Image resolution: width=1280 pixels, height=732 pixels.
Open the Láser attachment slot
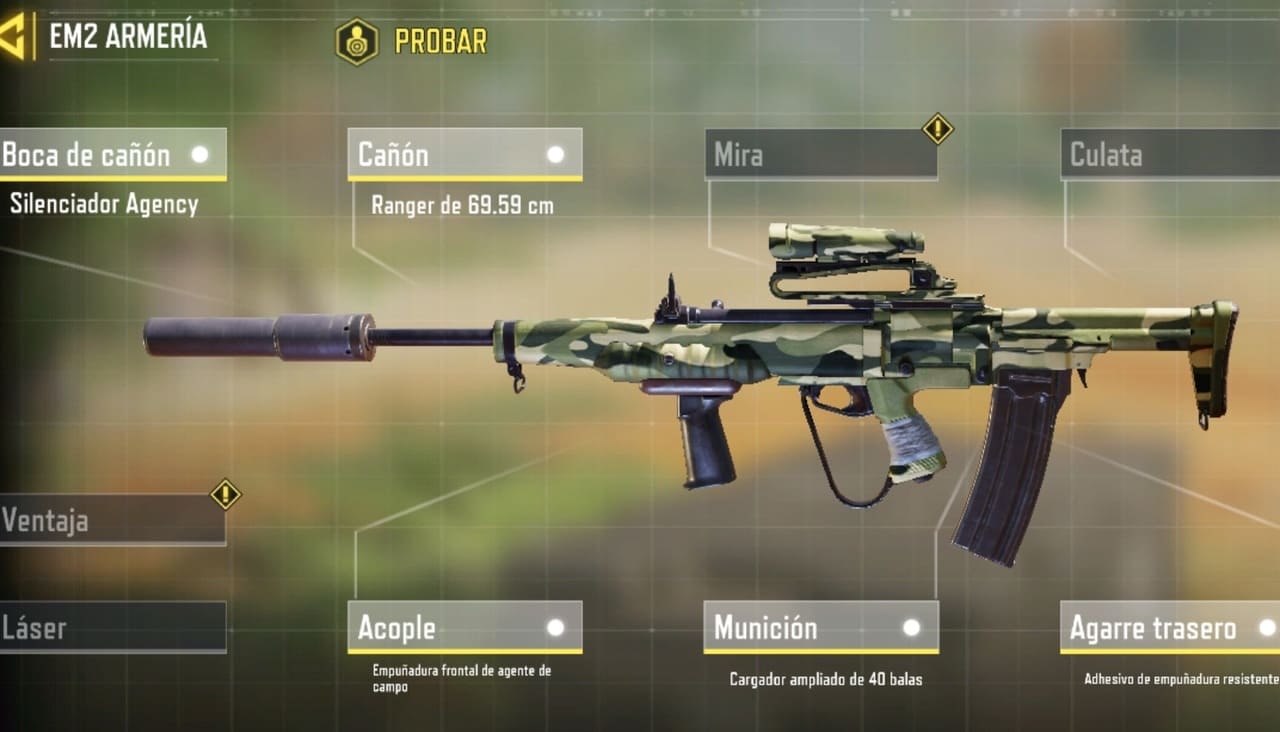(112, 628)
